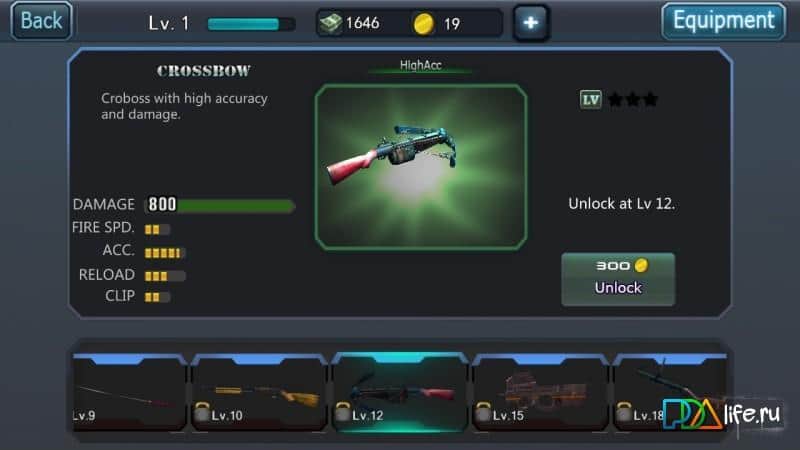Click the large crossbow preview image
The height and width of the screenshot is (450, 800).
click(421, 166)
